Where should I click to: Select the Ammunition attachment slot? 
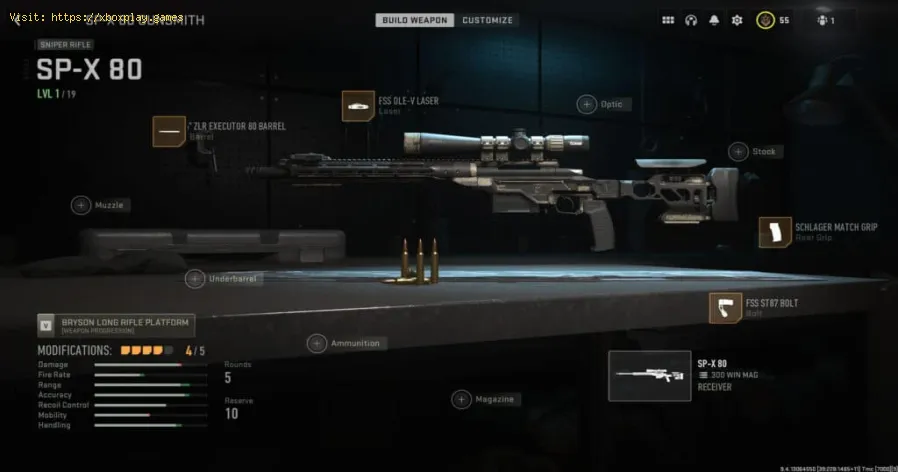point(317,343)
